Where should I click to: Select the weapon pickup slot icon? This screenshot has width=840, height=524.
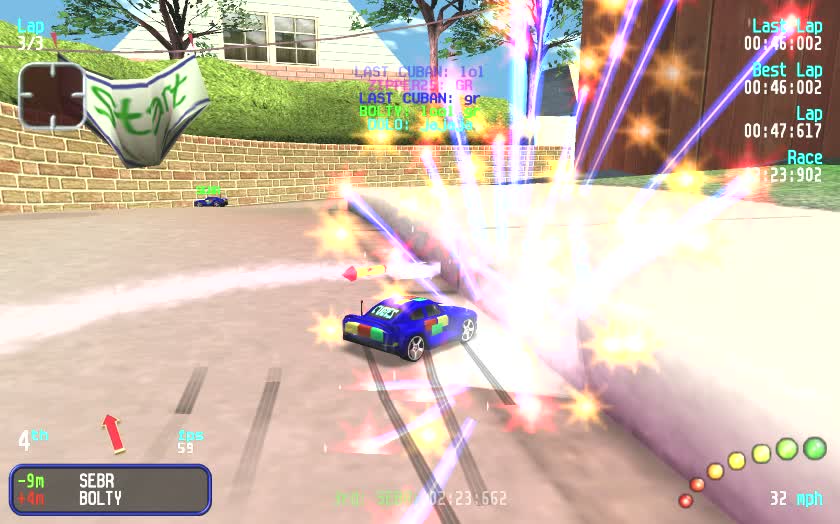(51, 97)
